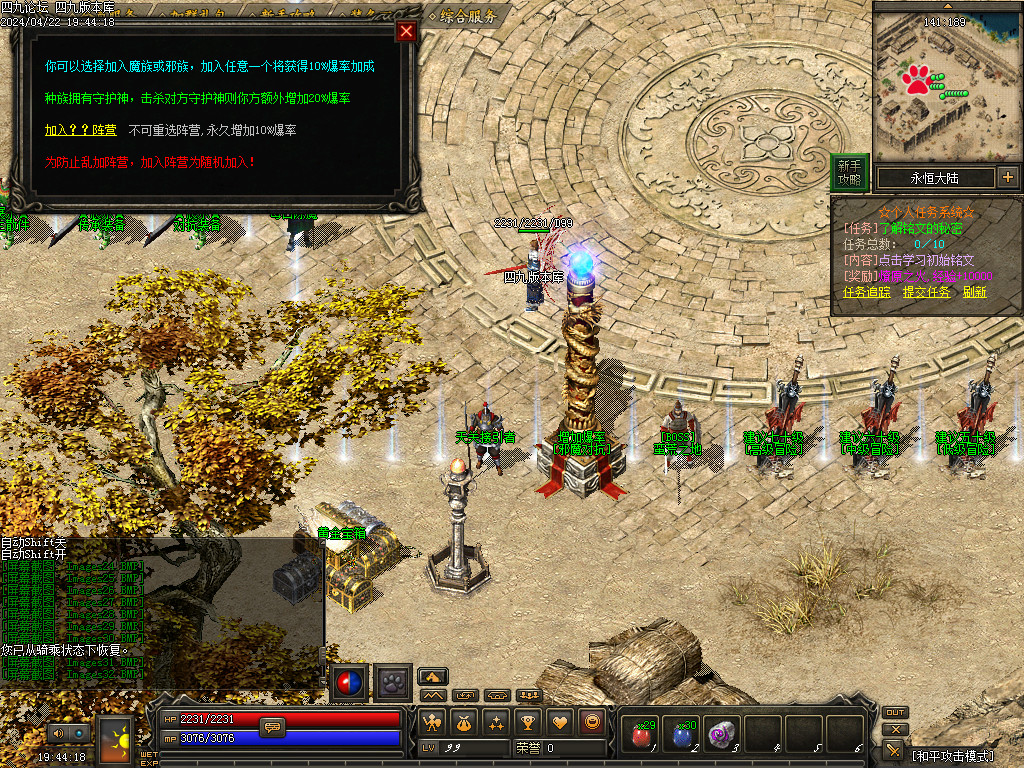The height and width of the screenshot is (768, 1024).
Task: Open the character panel icon
Action: point(432,721)
